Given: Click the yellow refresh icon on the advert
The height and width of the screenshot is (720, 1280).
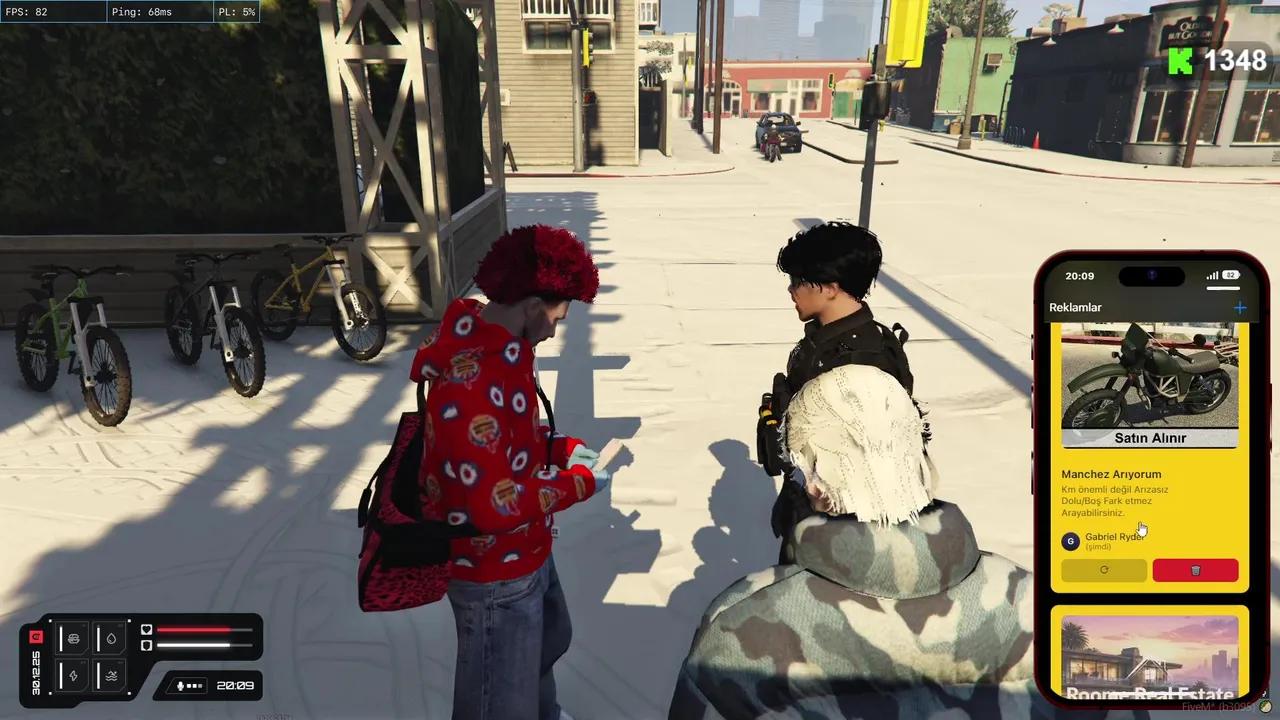Looking at the screenshot, I should [1103, 569].
